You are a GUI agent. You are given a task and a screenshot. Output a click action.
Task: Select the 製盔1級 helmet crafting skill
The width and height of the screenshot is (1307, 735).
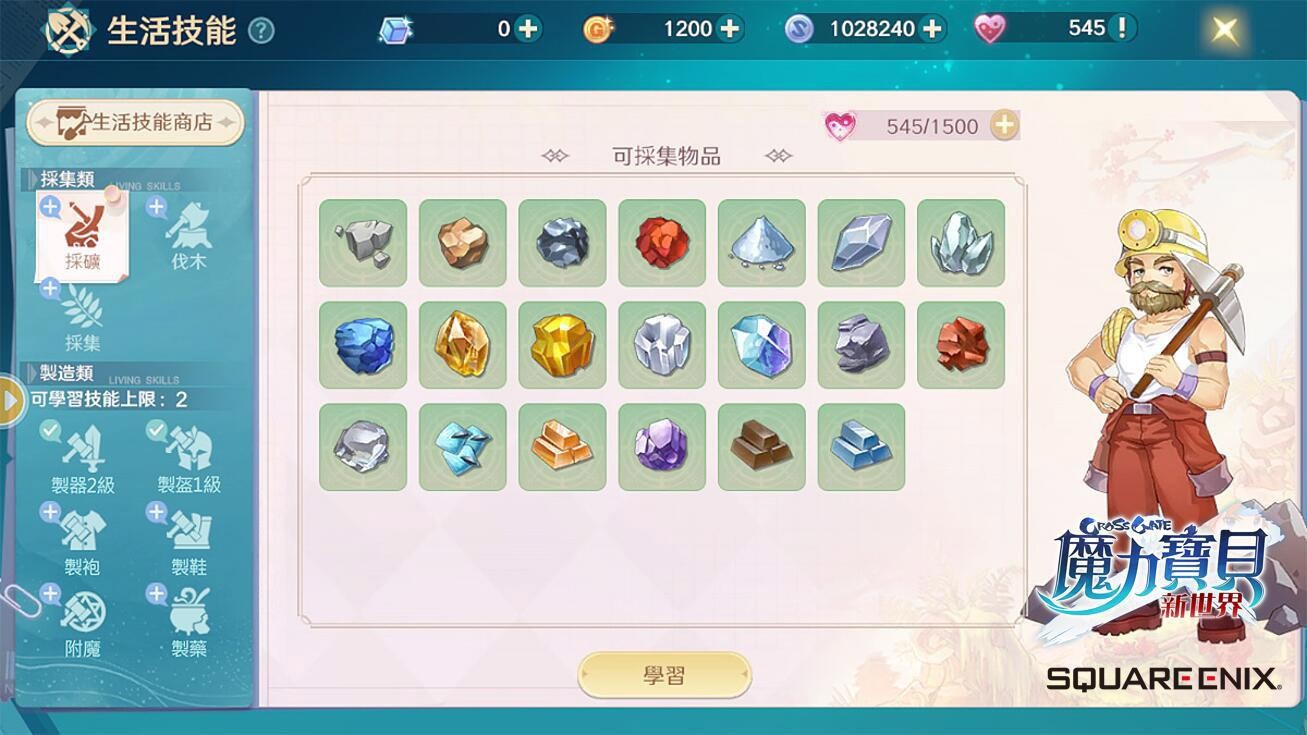click(189, 459)
